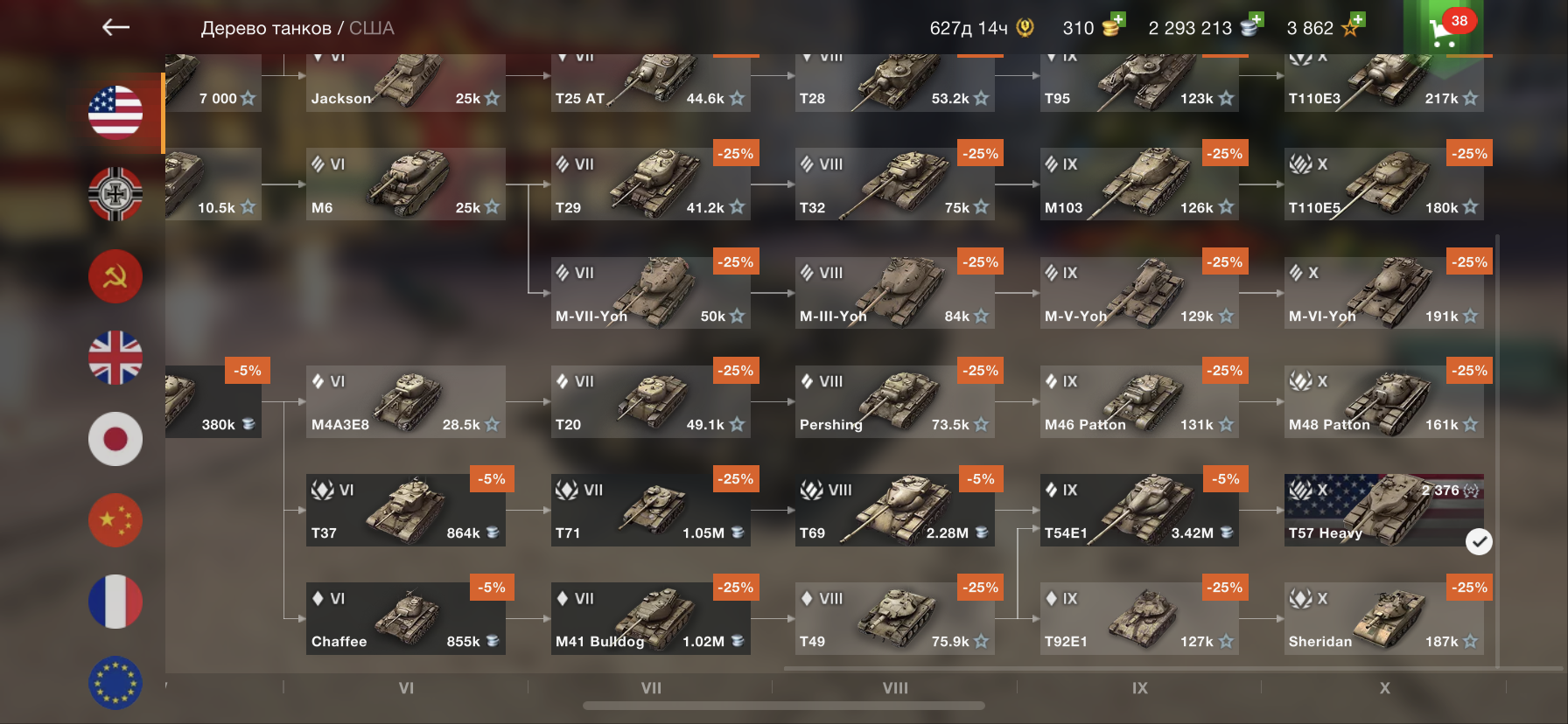Go back using the arrow button
The image size is (1568, 724).
(x=115, y=28)
